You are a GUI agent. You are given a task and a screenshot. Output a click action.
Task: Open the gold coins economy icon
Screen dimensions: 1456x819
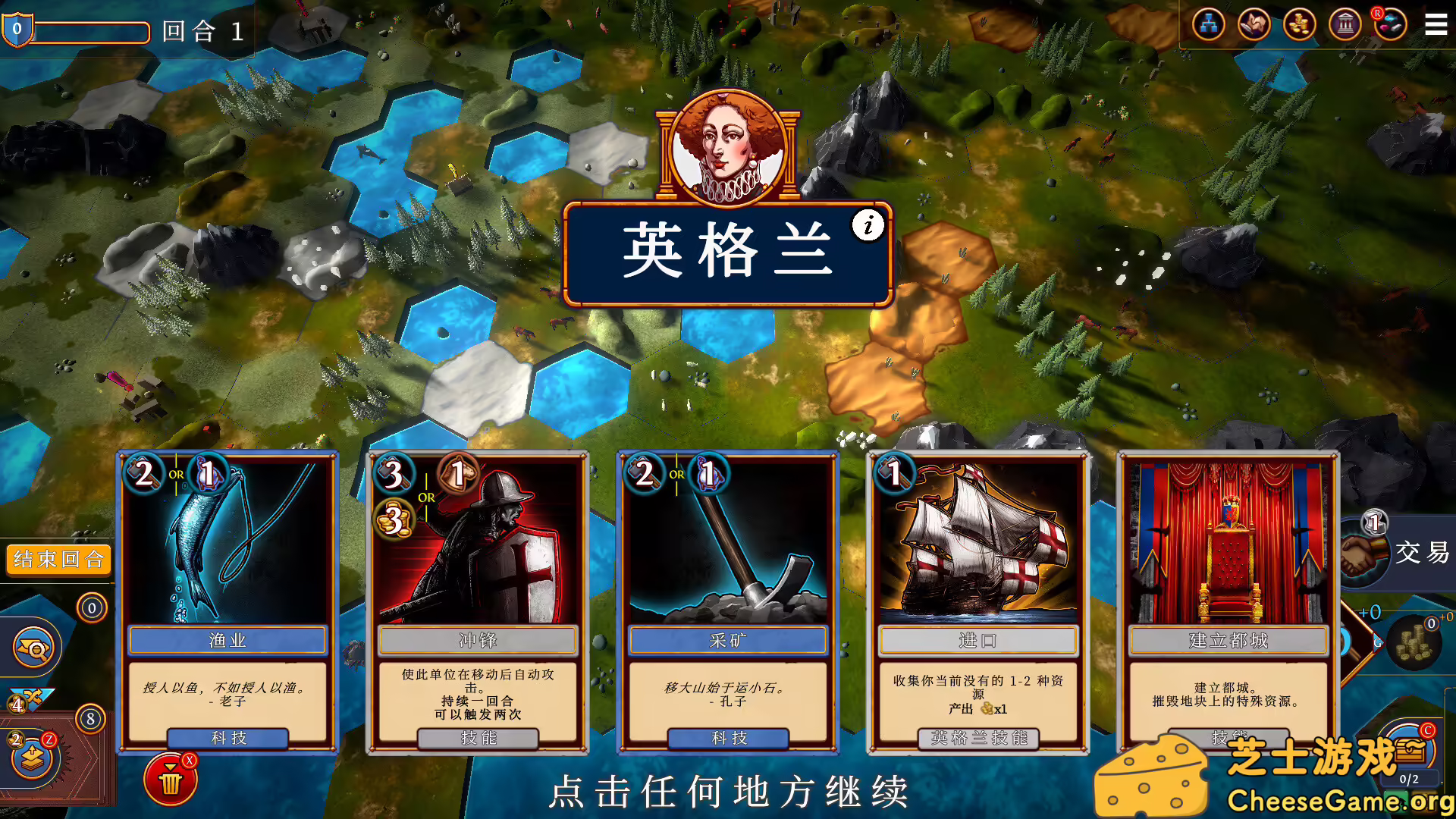(1299, 24)
